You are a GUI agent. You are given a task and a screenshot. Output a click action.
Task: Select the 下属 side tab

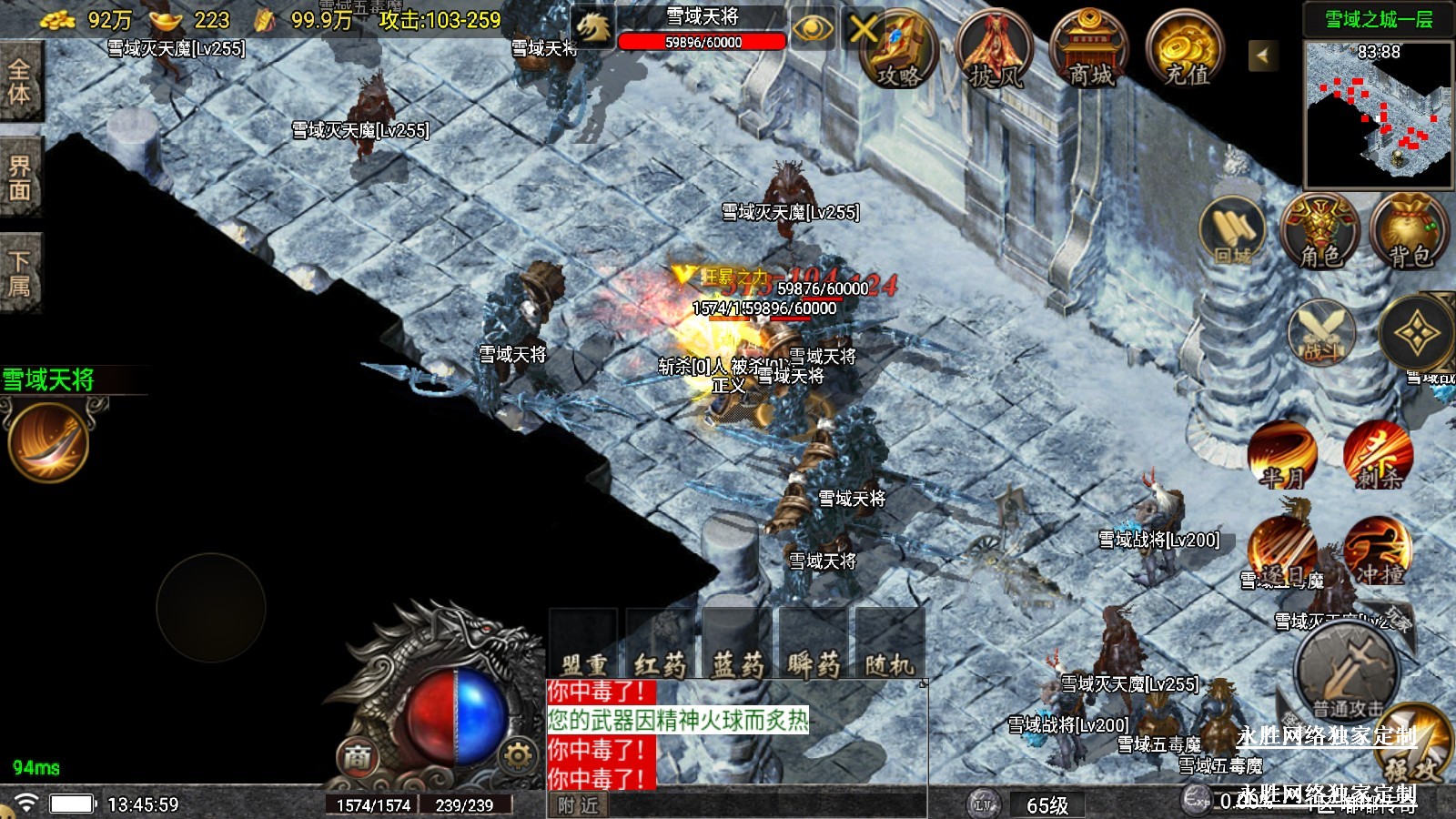pos(20,274)
